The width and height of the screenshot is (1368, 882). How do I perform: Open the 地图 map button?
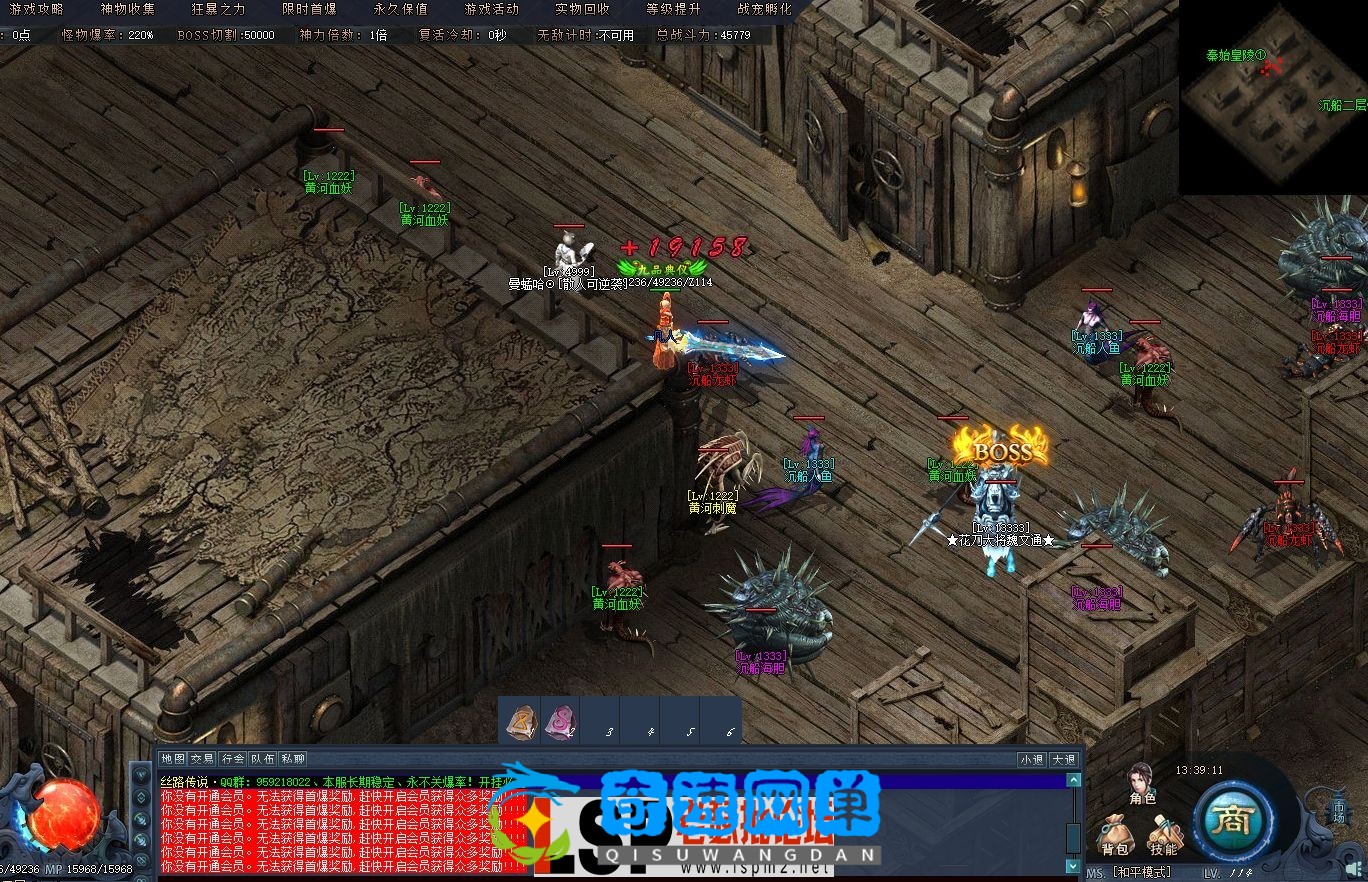click(x=173, y=759)
